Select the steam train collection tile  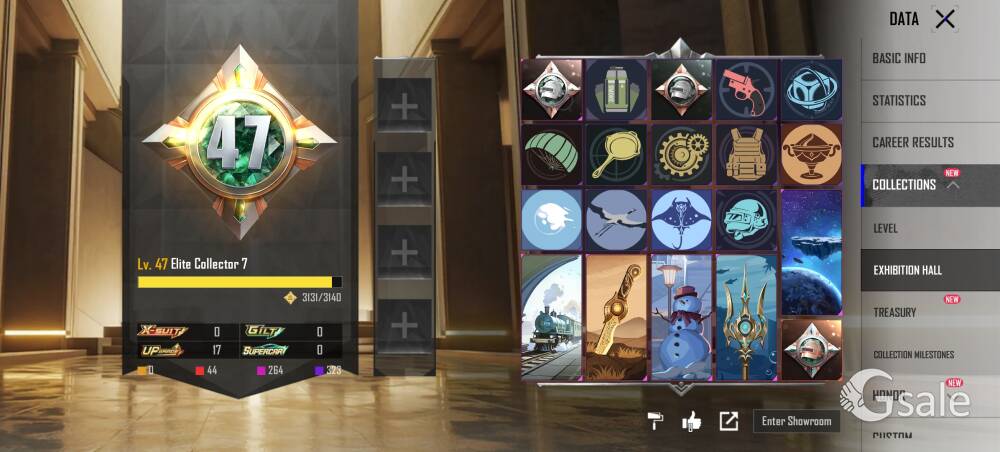pos(551,317)
